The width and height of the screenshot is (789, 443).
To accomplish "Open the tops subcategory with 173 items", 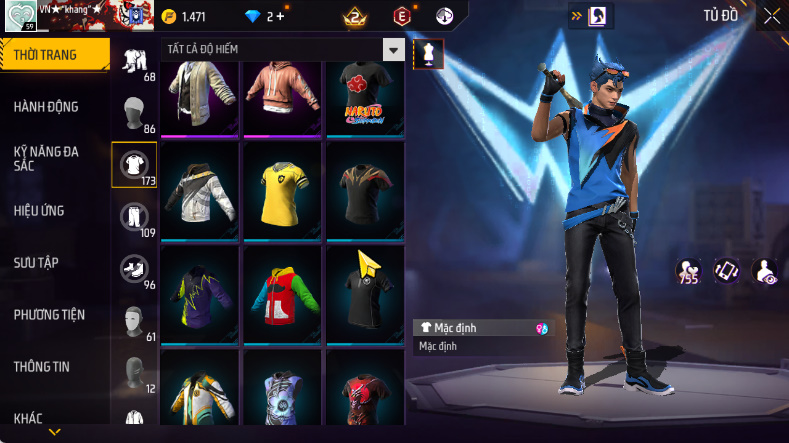I will click(134, 163).
